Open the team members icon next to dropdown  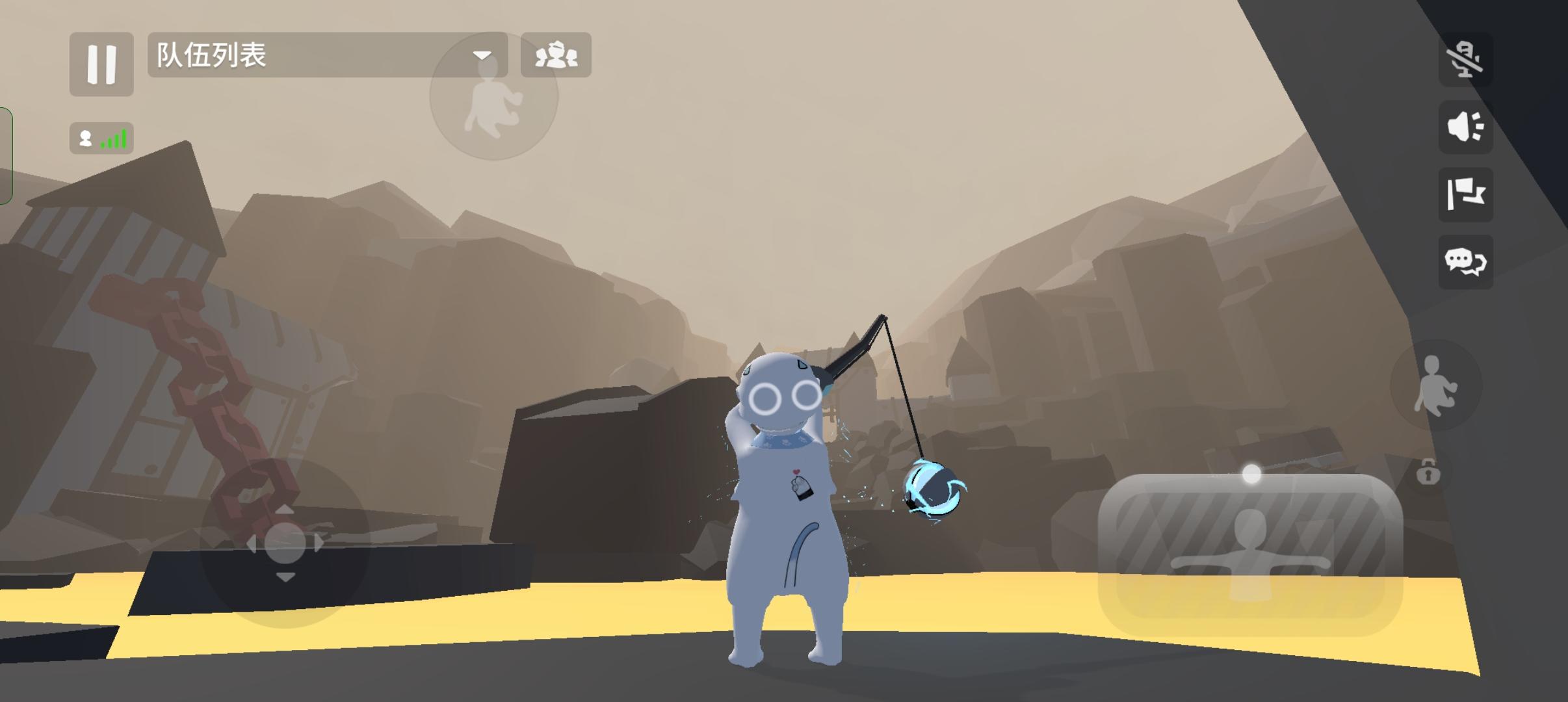tap(556, 56)
